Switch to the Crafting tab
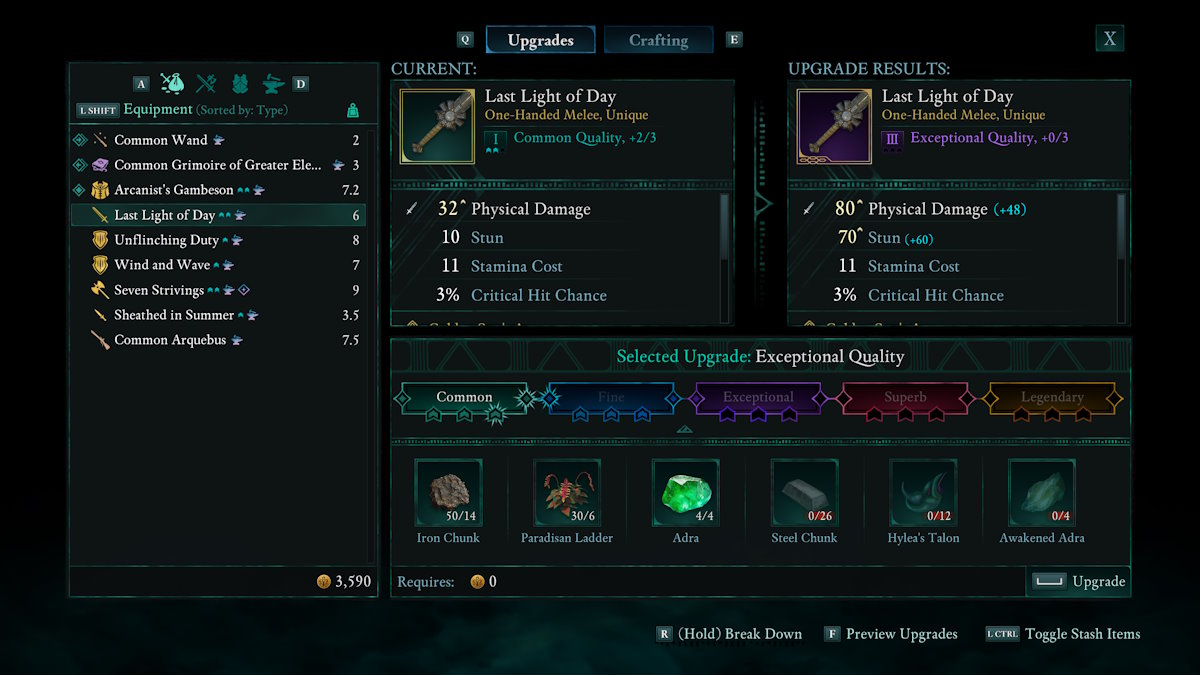This screenshot has width=1200, height=675. click(x=658, y=40)
